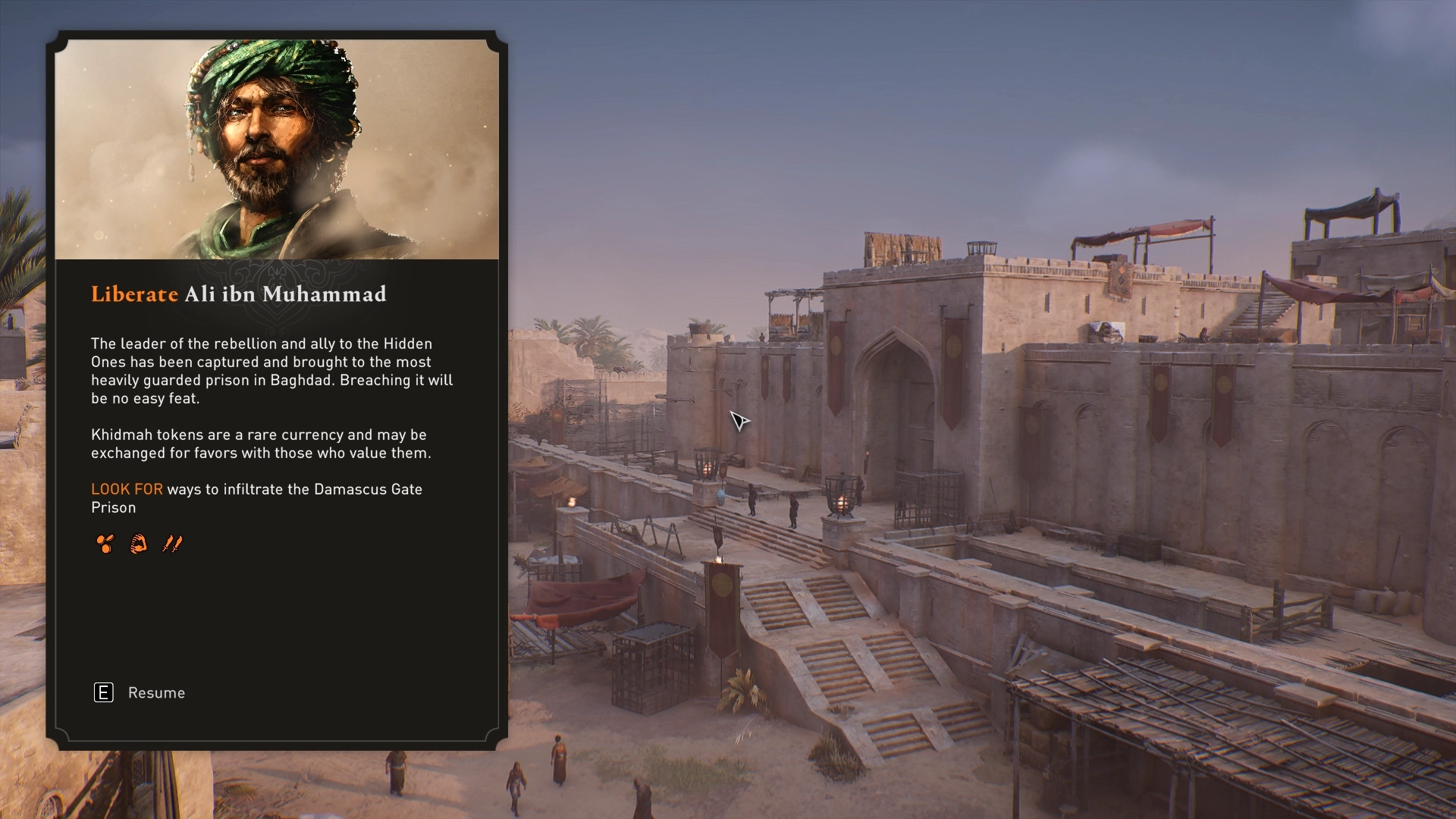Select the three coins token icon

click(105, 544)
